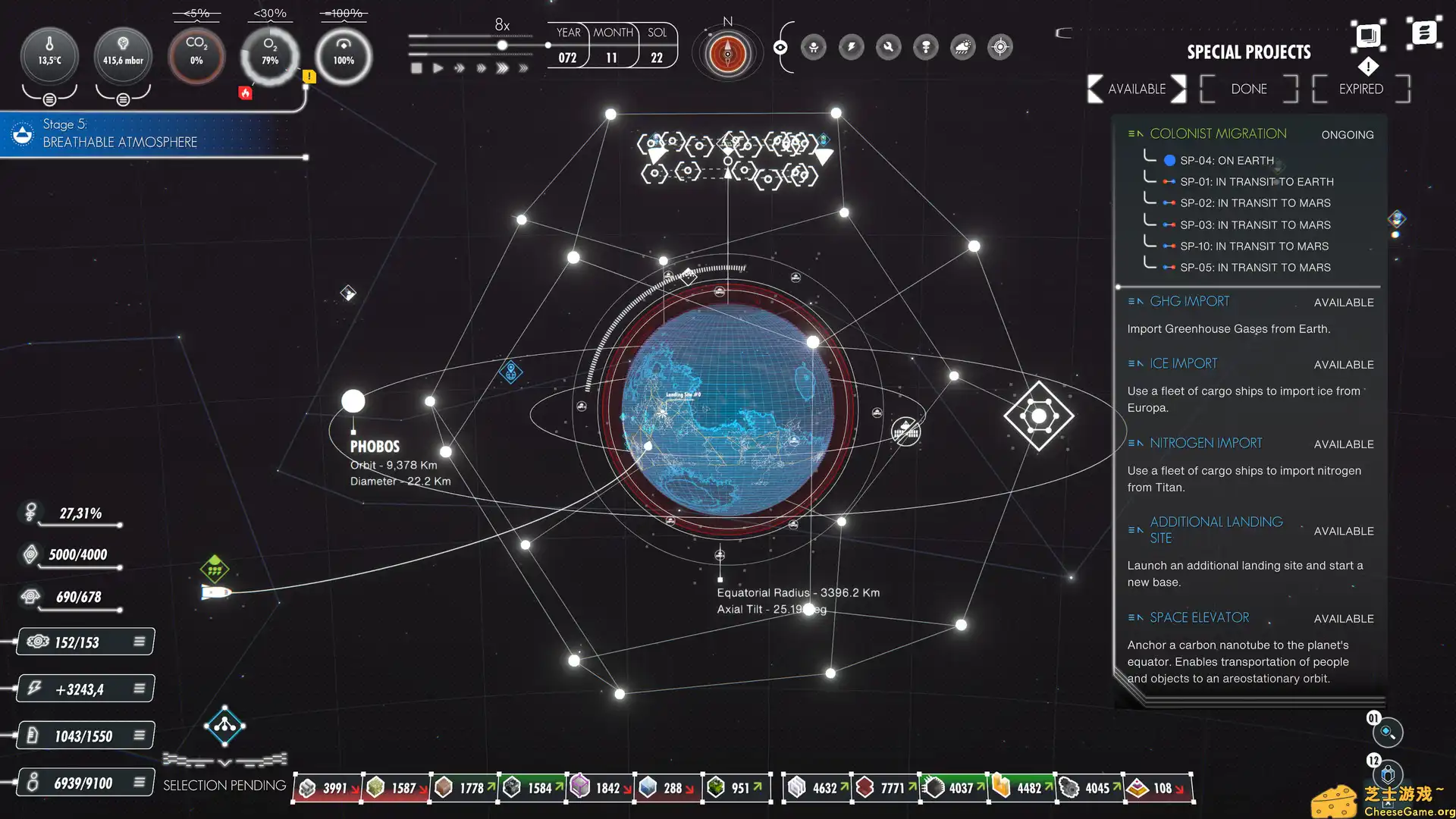Select the maintenance wrench overlay
The width and height of the screenshot is (1456, 819).
(x=888, y=47)
